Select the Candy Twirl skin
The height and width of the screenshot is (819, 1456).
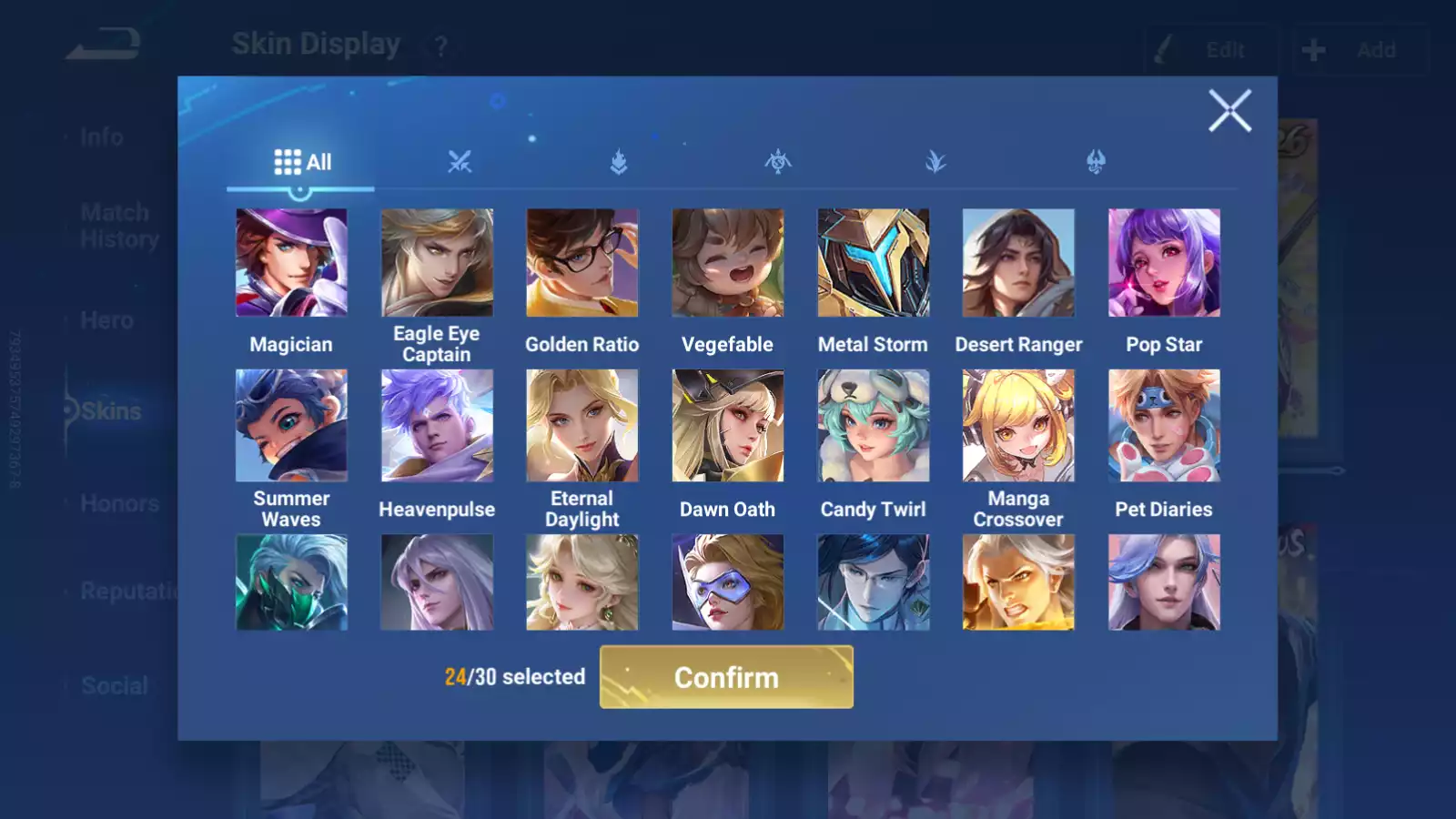pyautogui.click(x=873, y=425)
